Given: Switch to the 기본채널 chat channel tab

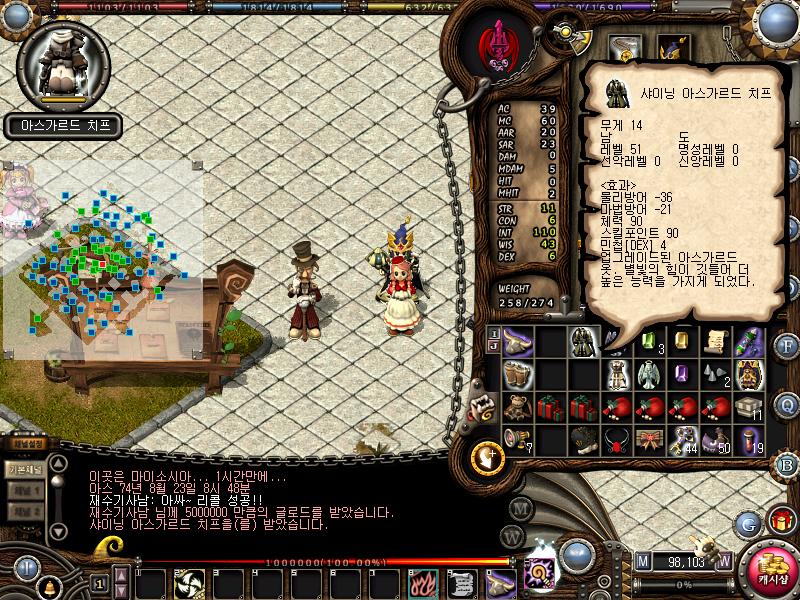Looking at the screenshot, I should 24,468.
